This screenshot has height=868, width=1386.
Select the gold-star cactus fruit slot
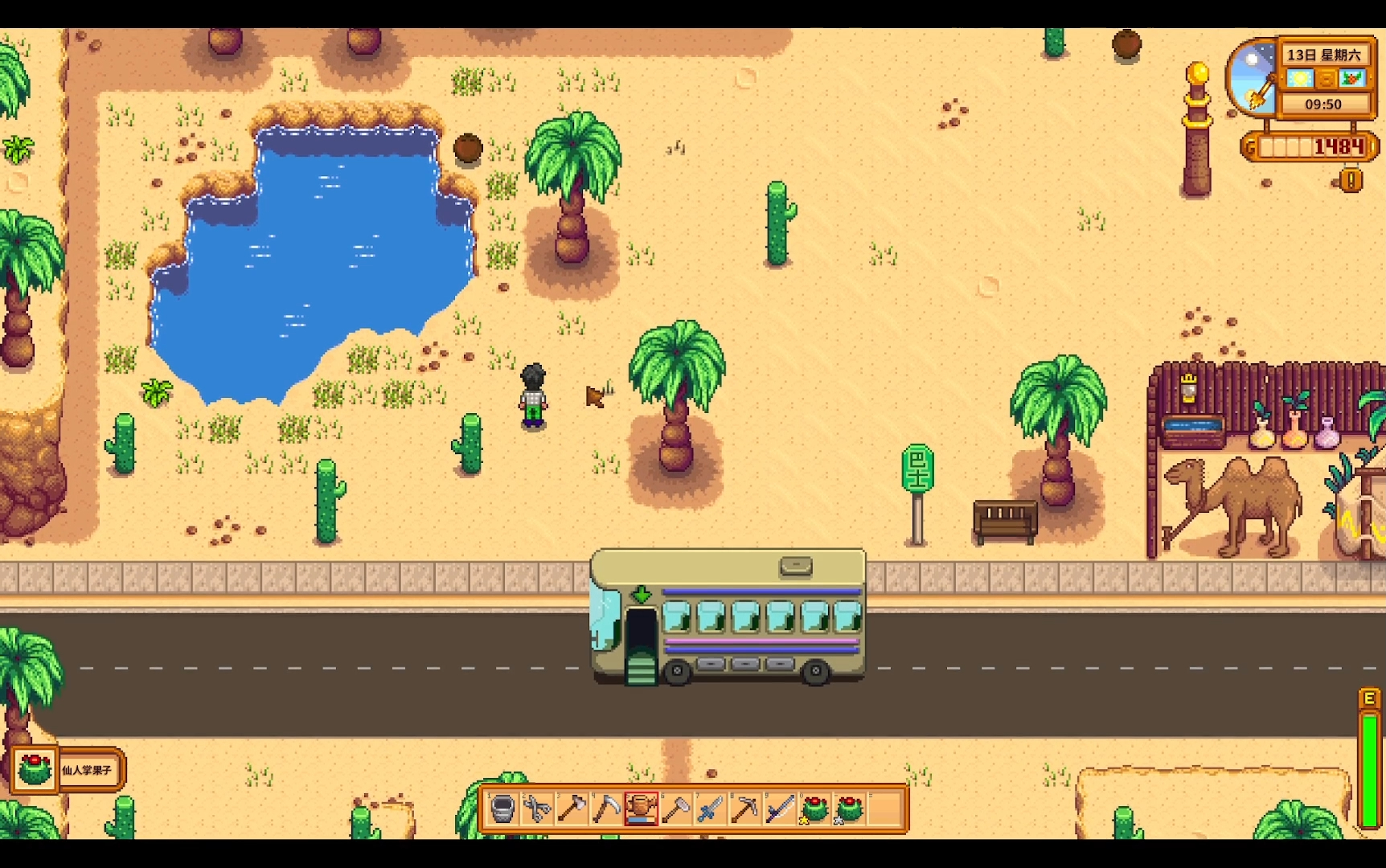pos(814,809)
